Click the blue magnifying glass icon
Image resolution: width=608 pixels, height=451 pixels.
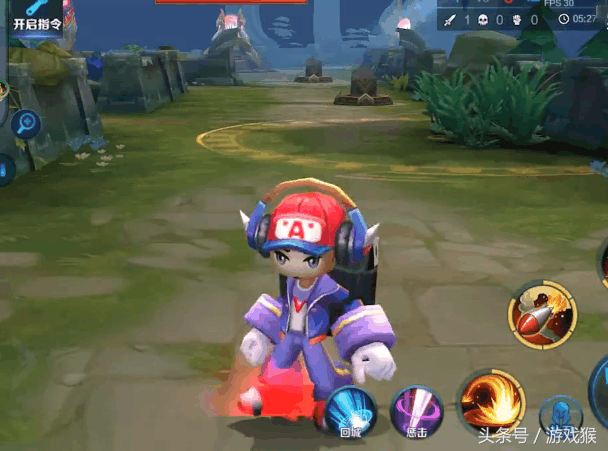coord(25,124)
